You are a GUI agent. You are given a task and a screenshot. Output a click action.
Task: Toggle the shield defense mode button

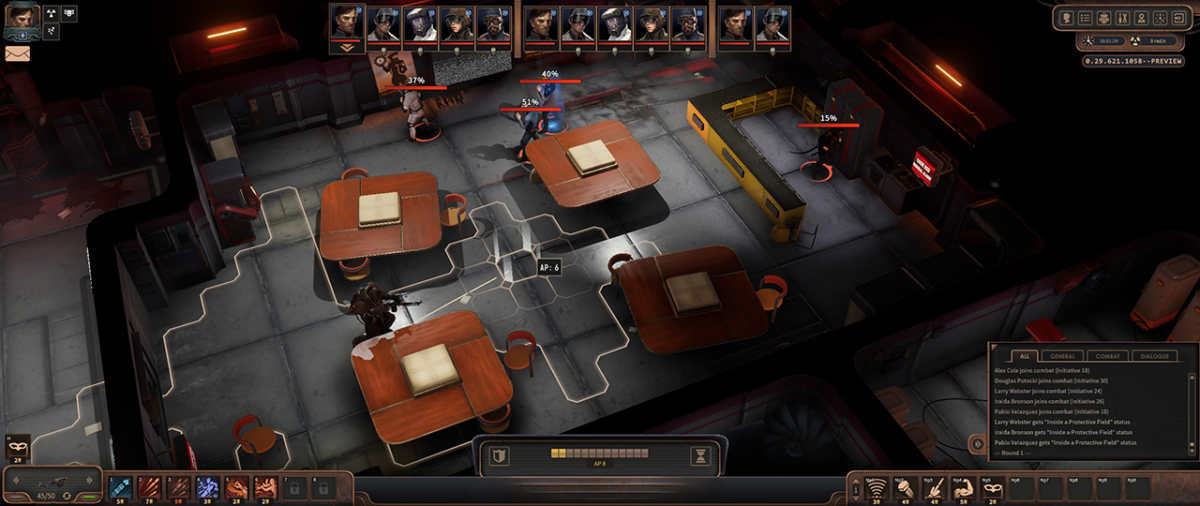click(498, 456)
